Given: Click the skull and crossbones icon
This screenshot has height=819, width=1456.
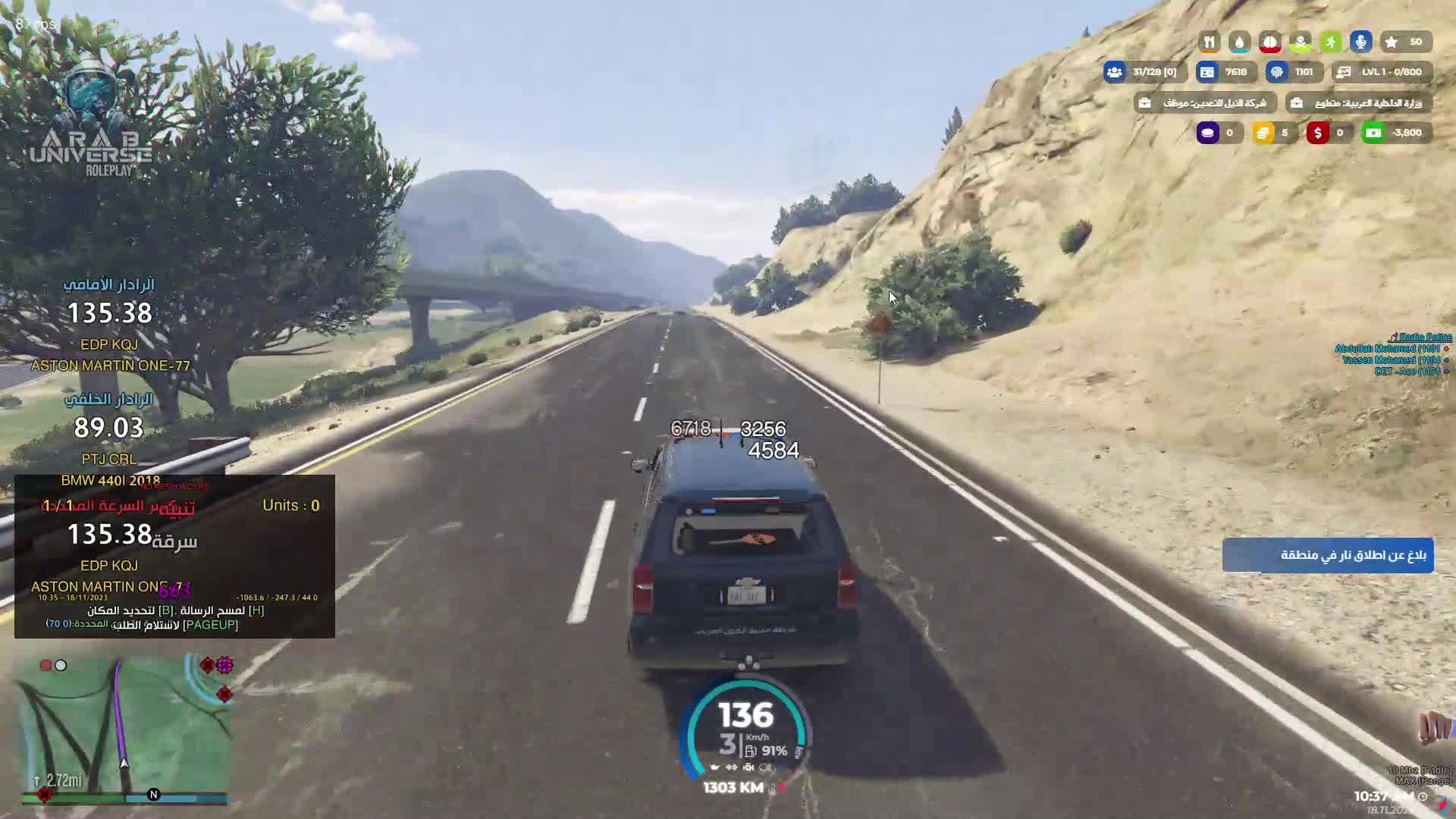Looking at the screenshot, I should click(x=1300, y=42).
